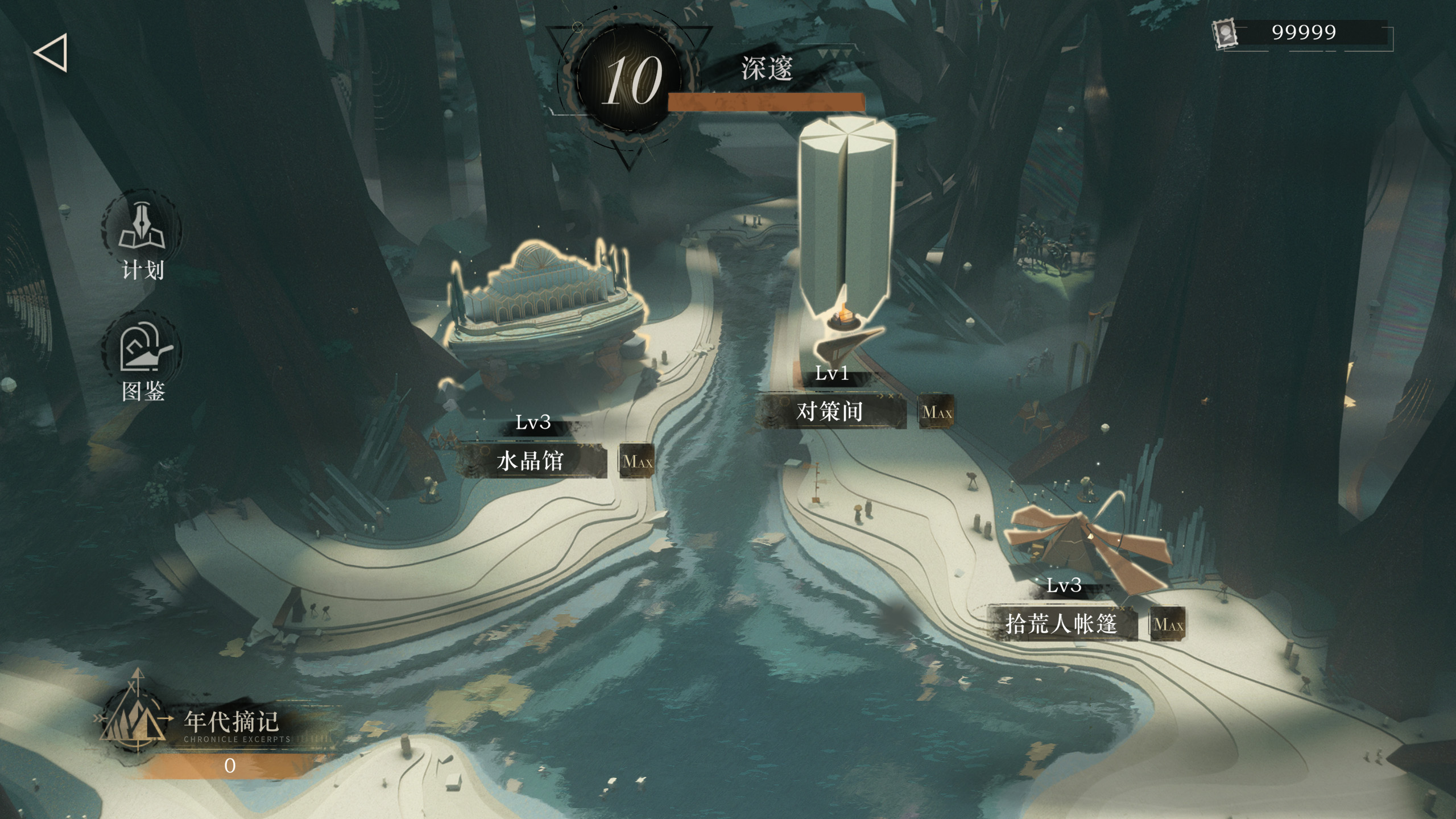Image resolution: width=1456 pixels, height=819 pixels.
Task: Select the 拾荒人帐篷 building label
Action: coord(1061,624)
